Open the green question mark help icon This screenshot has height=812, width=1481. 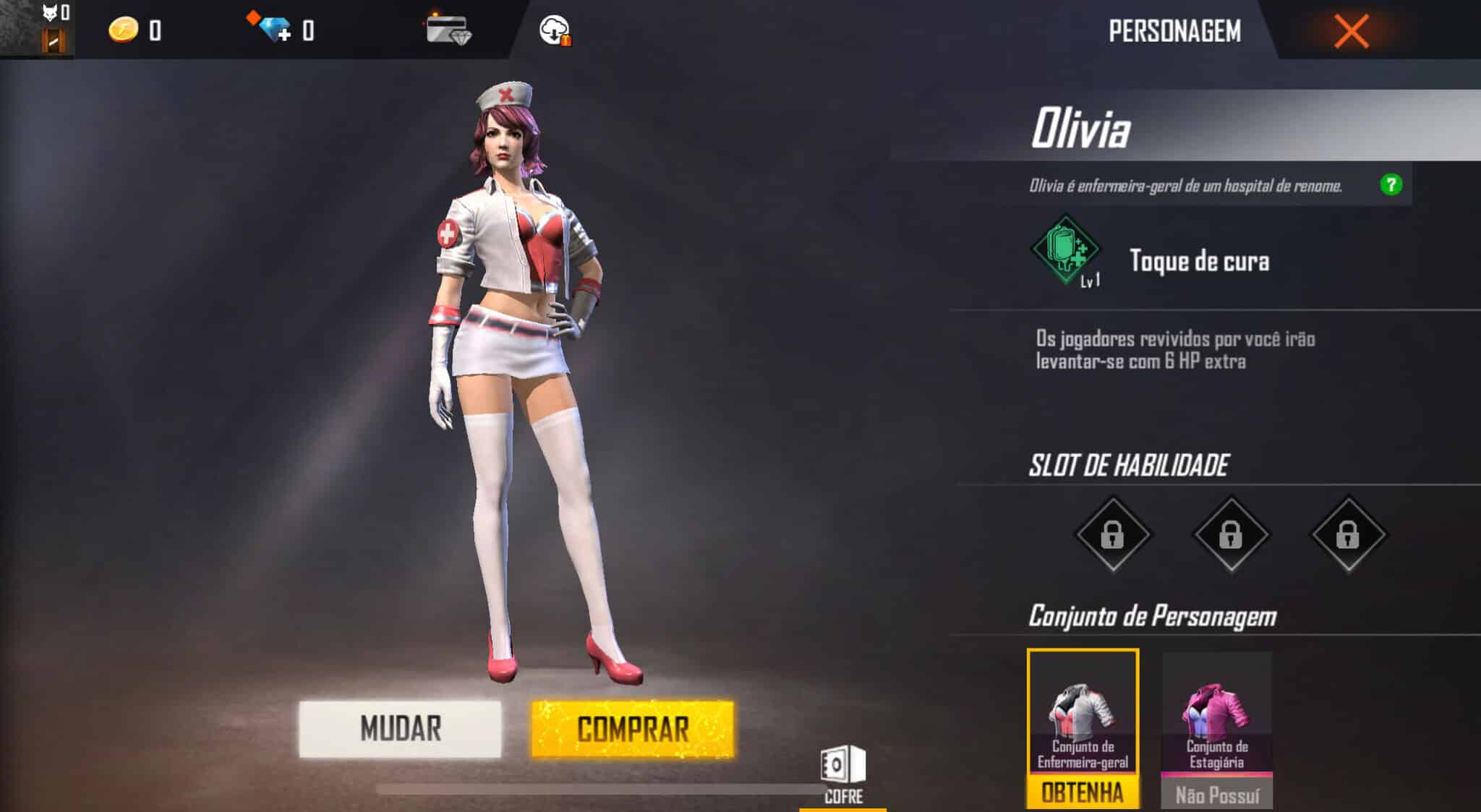pos(1392,185)
